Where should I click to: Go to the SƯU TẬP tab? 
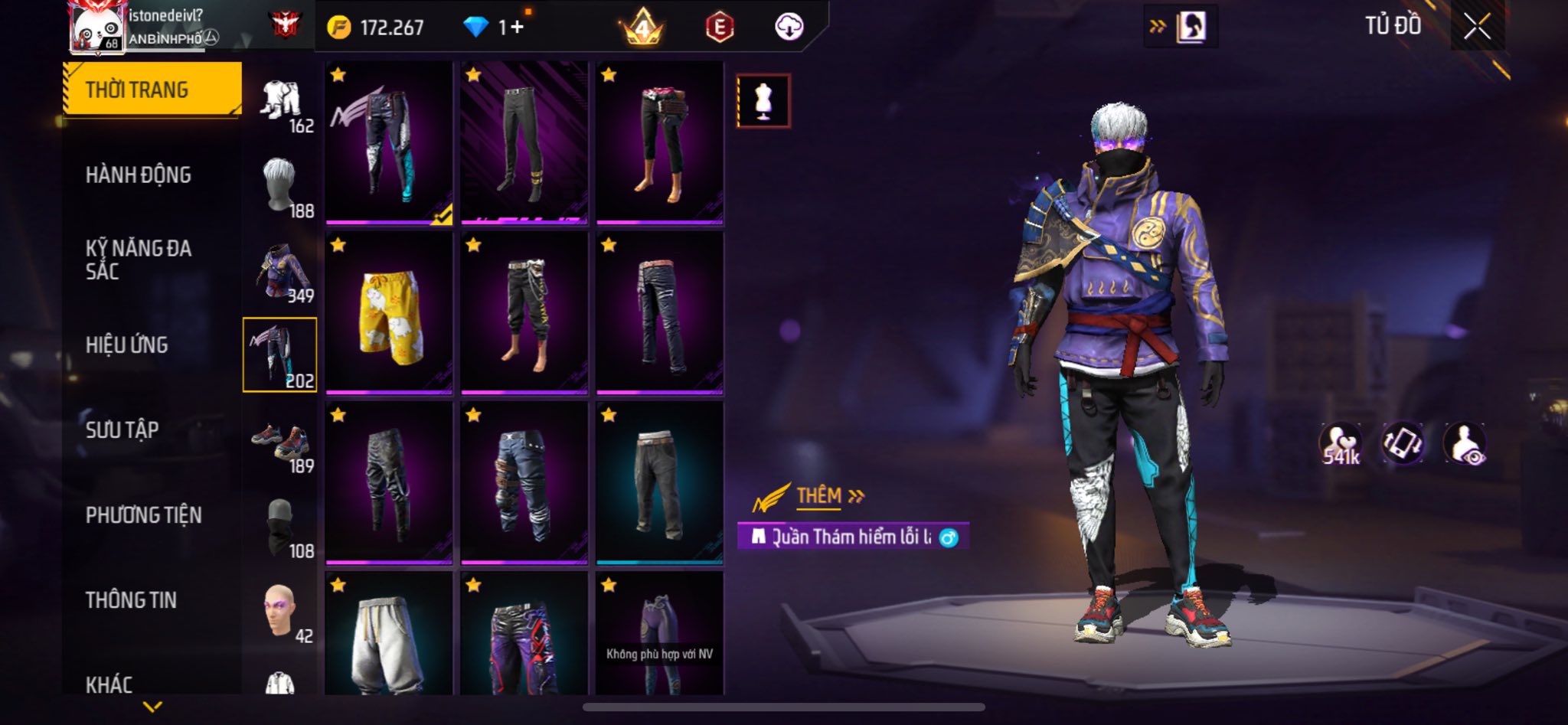[x=122, y=430]
